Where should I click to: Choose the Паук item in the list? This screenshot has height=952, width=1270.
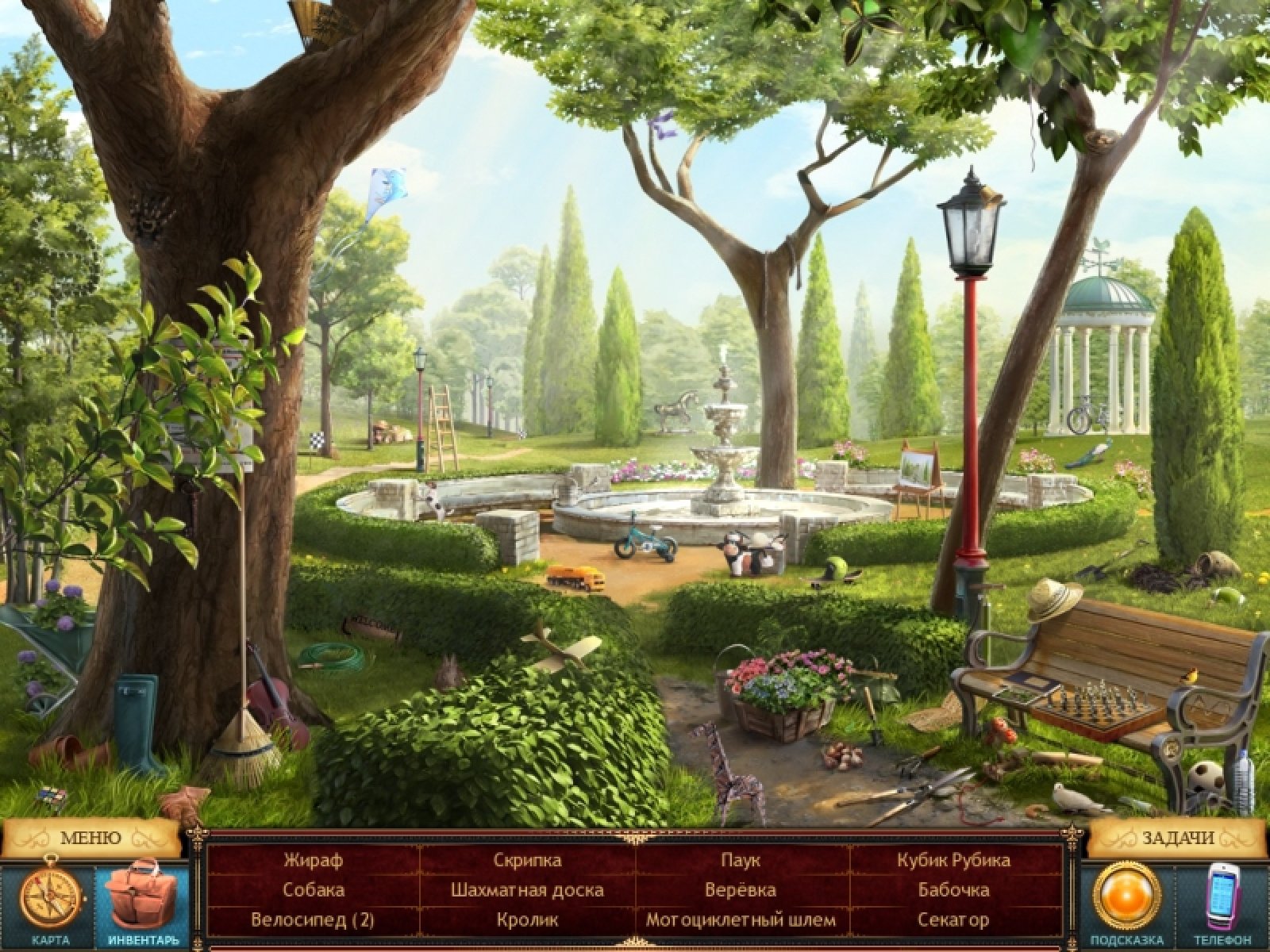[x=741, y=860]
